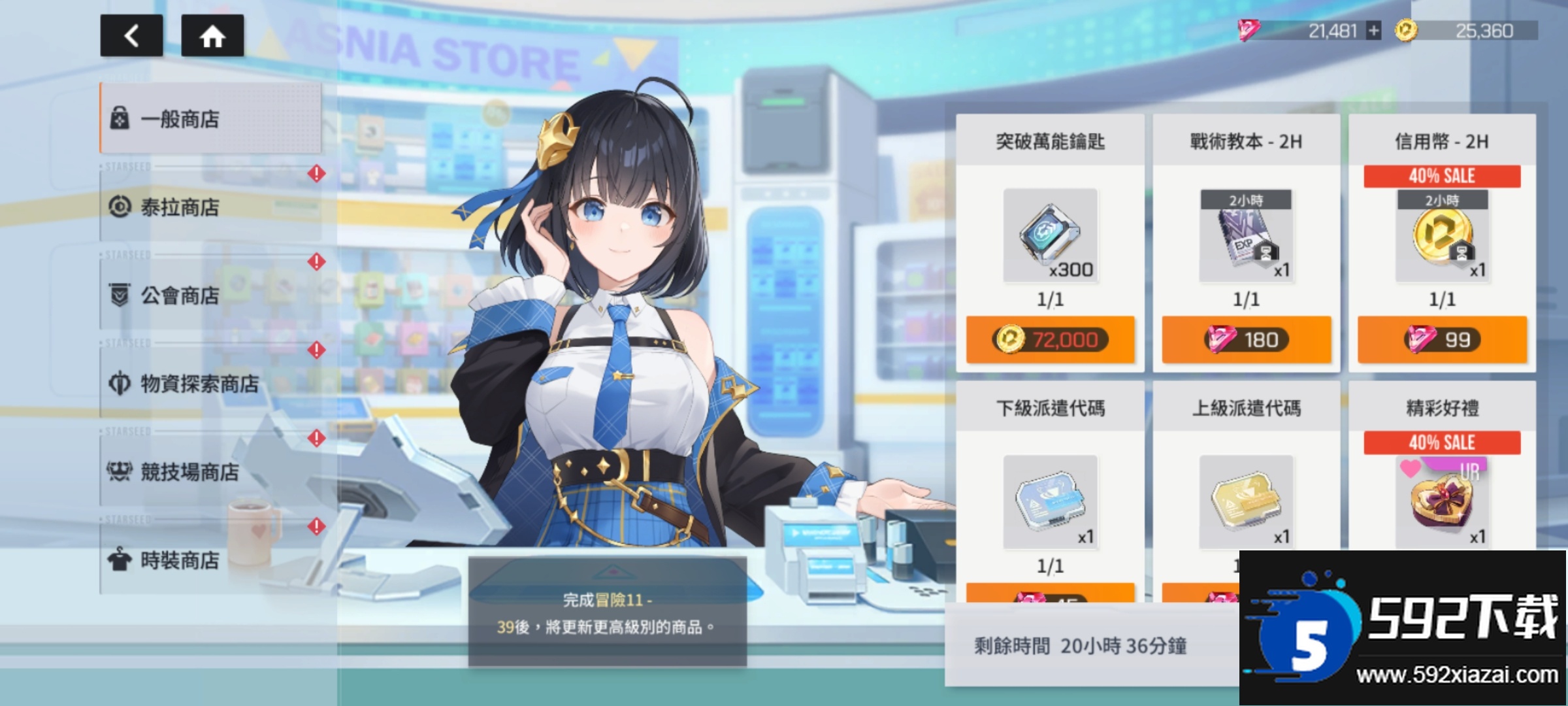
Task: Buy 信用幣 2H for 99 gems
Action: [1442, 340]
